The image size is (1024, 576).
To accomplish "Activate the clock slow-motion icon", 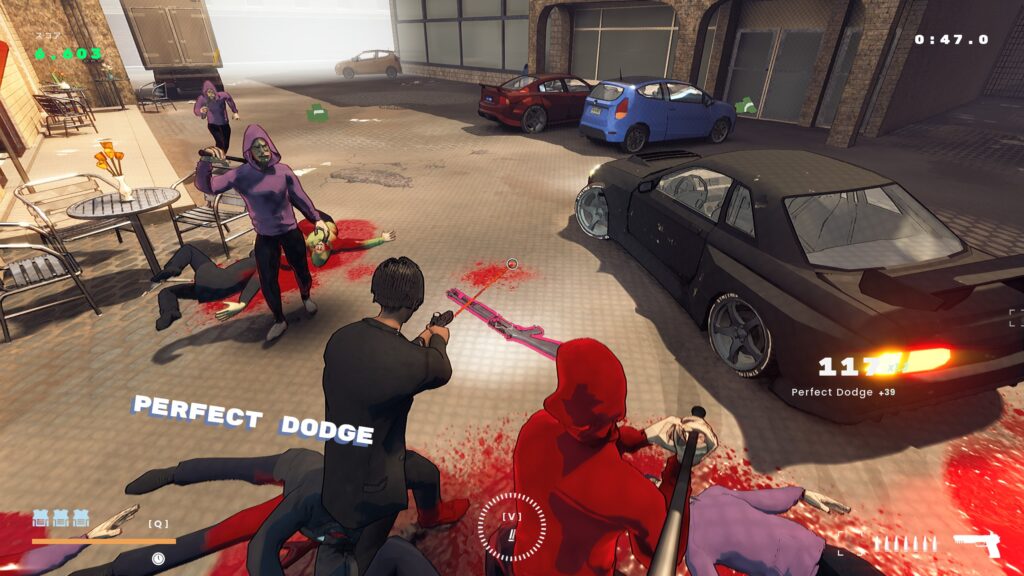I will pyautogui.click(x=158, y=558).
